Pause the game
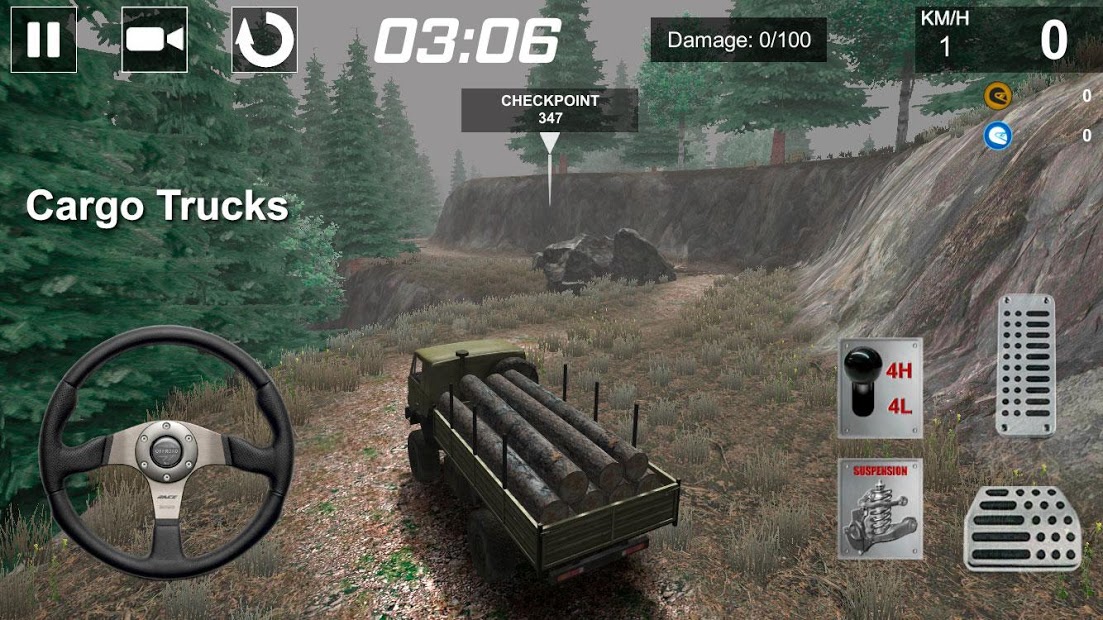This screenshot has height=620, width=1103. coord(44,40)
